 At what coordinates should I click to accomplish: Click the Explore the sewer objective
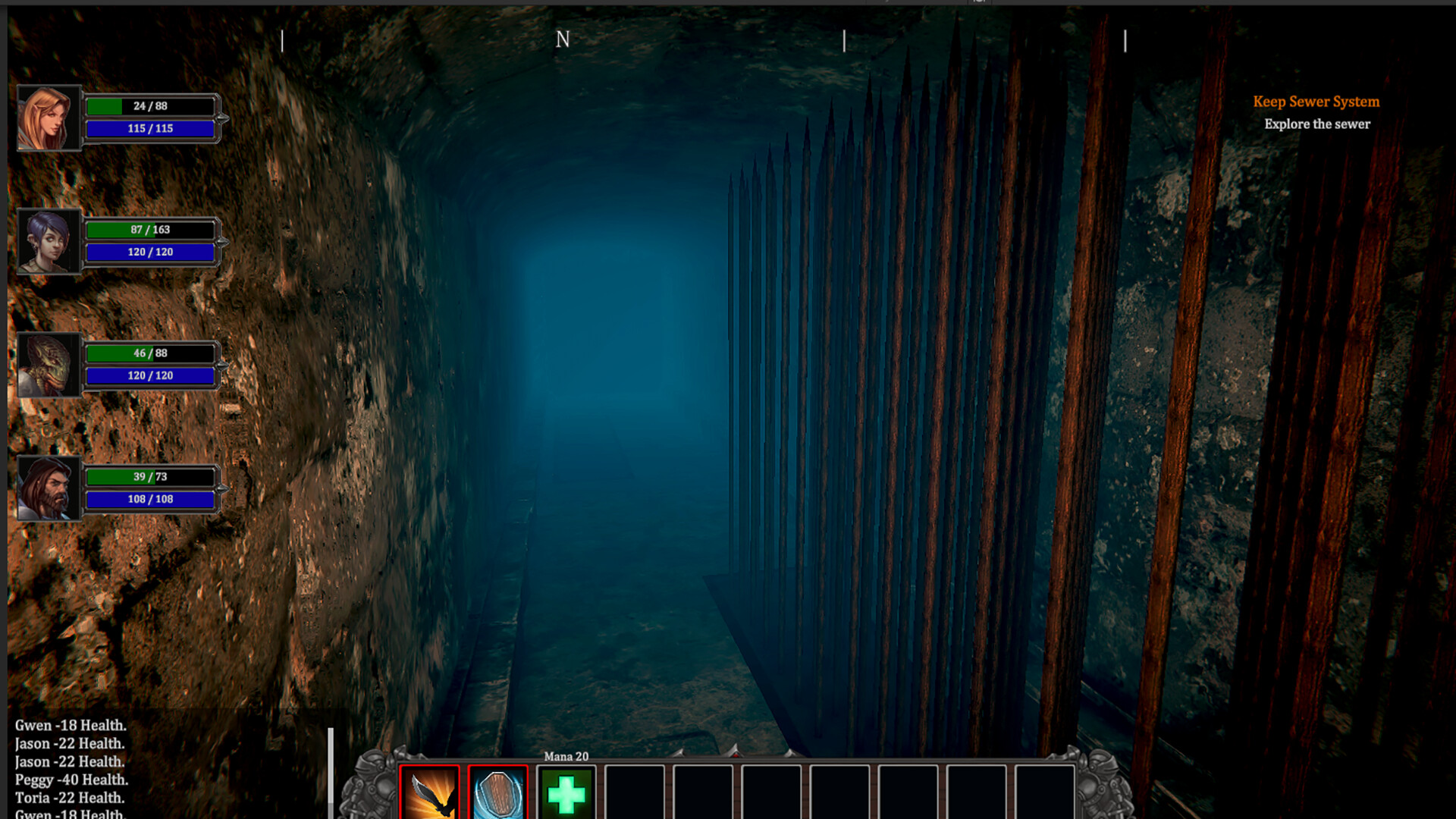click(x=1318, y=124)
